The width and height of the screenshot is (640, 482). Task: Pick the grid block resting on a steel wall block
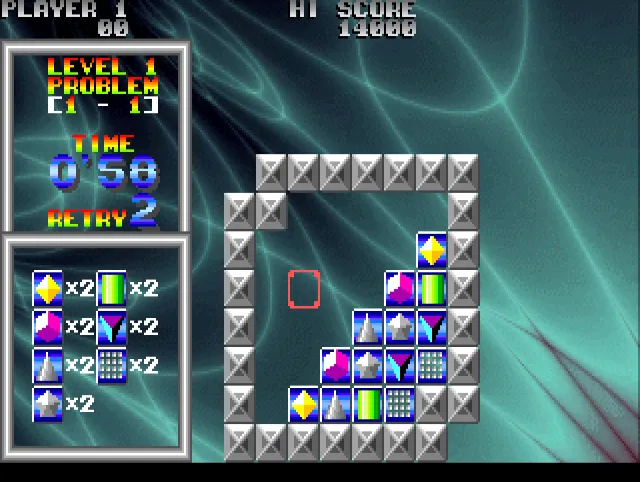tap(432, 365)
